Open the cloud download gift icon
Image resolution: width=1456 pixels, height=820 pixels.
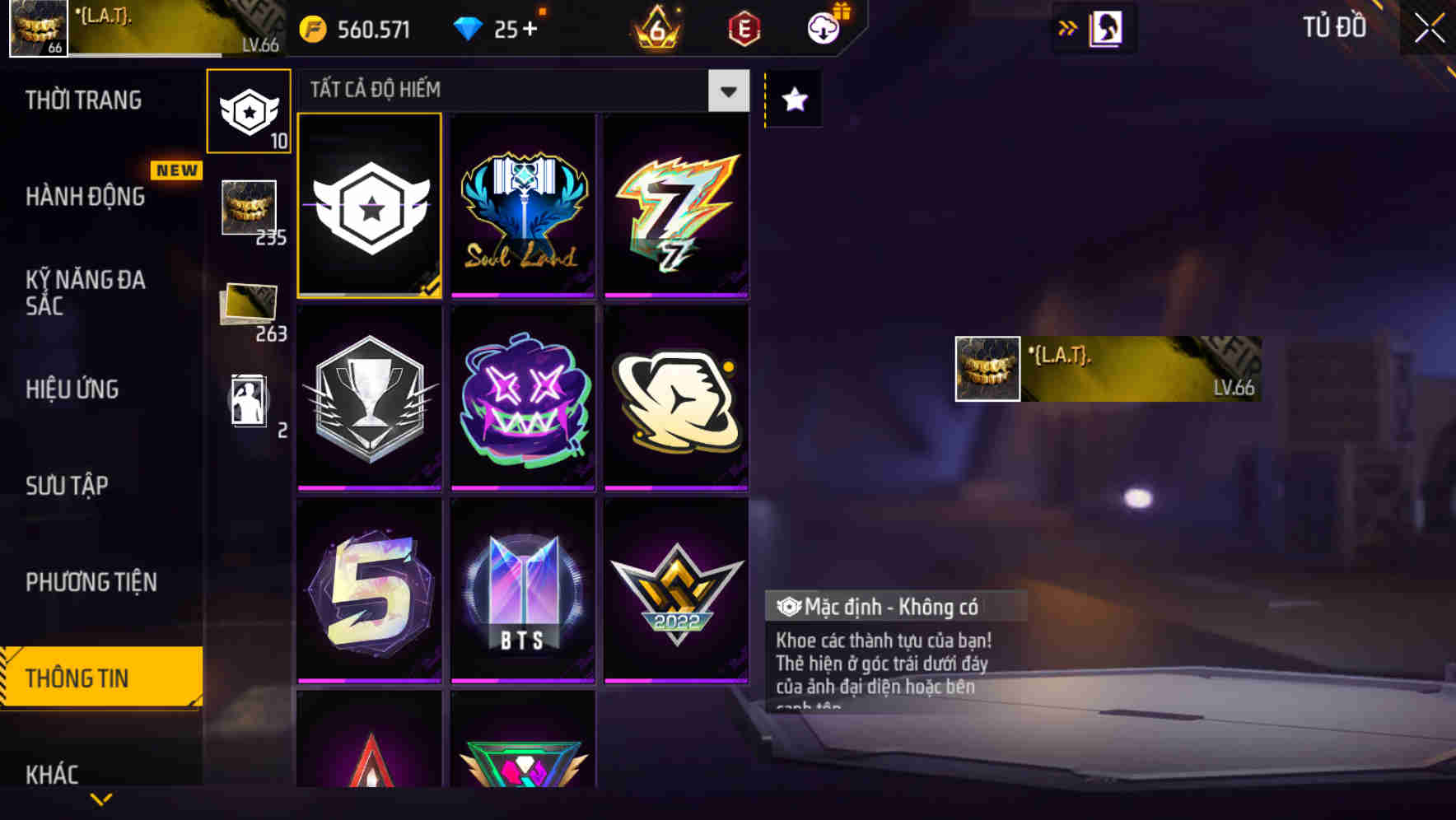click(822, 27)
